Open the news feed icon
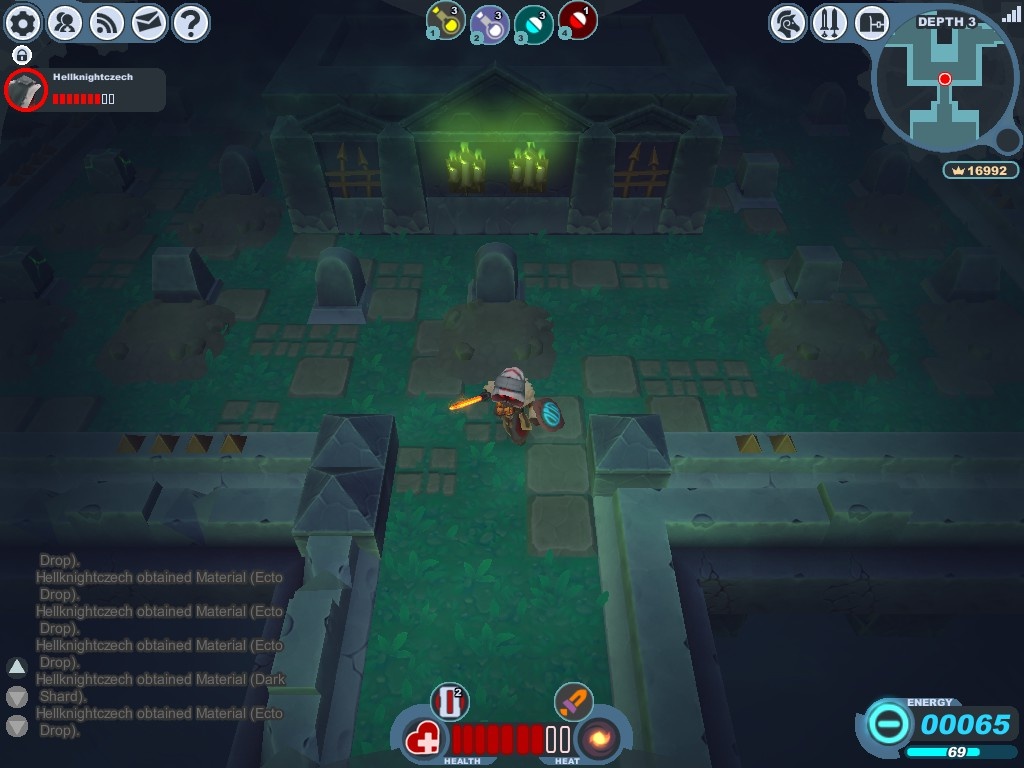This screenshot has height=768, width=1024. (107, 22)
